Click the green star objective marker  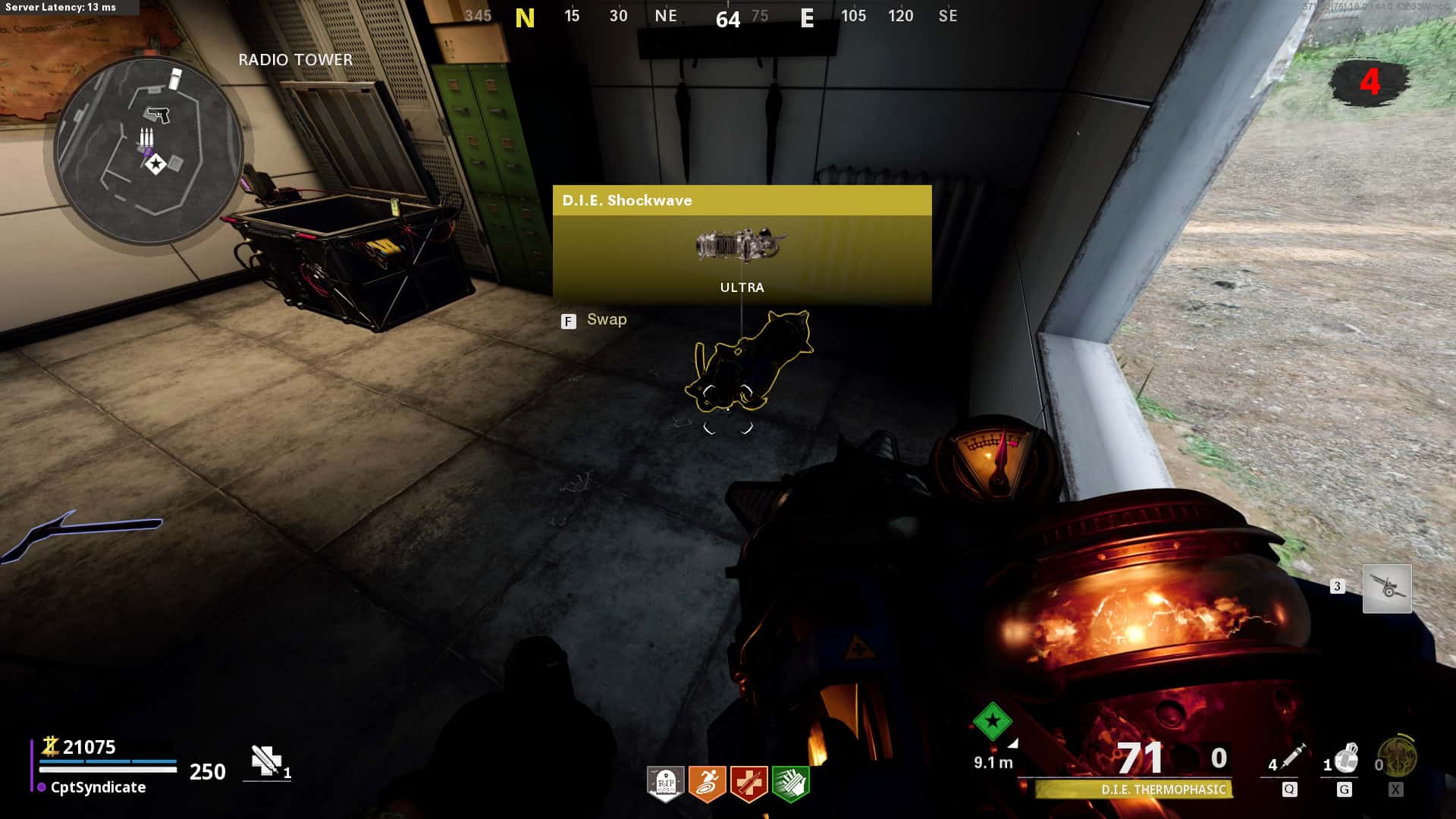click(x=992, y=721)
